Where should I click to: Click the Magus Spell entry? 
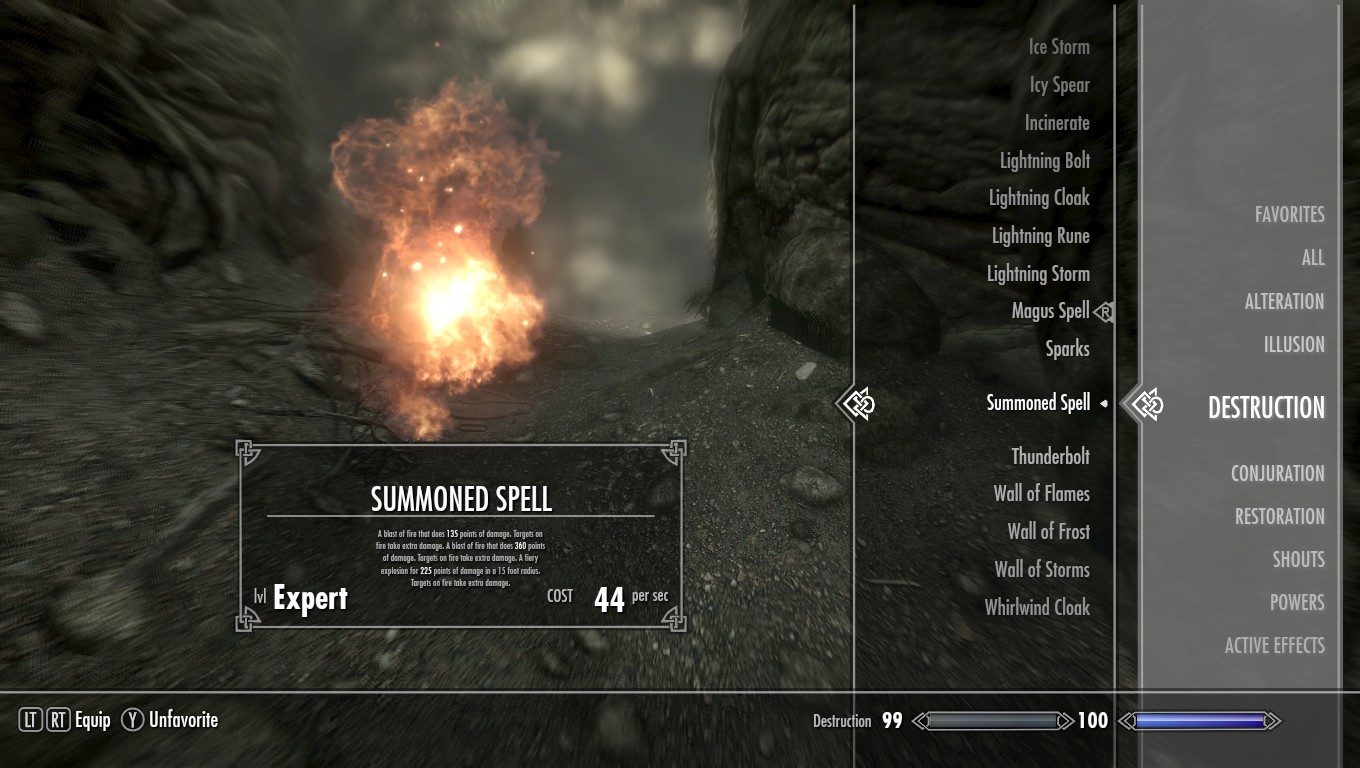(1050, 311)
